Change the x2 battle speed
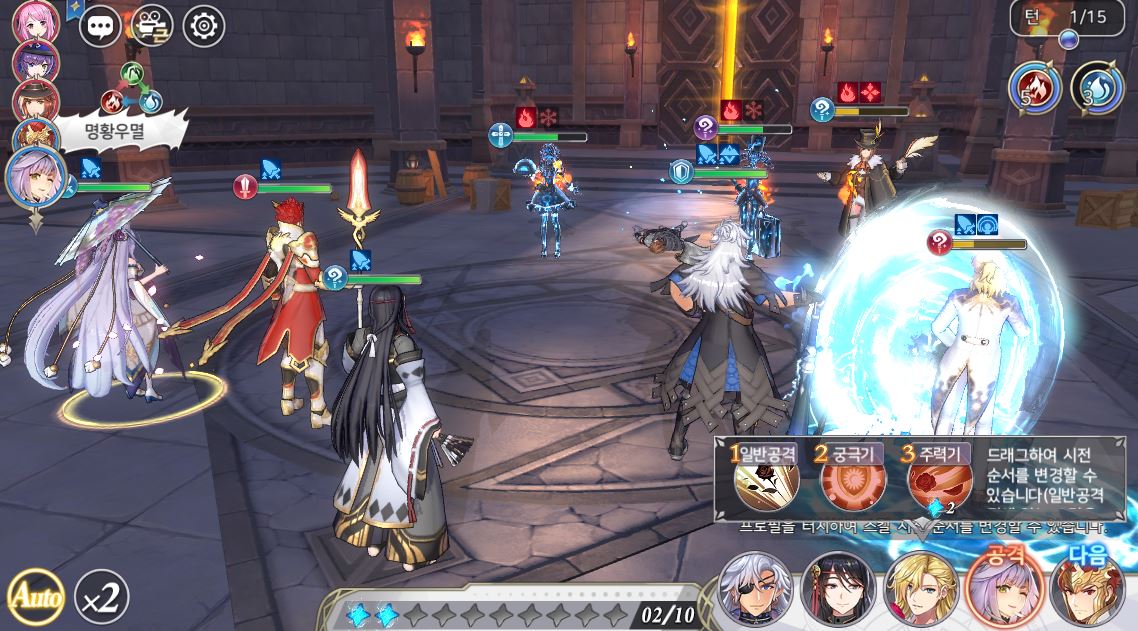The image size is (1138, 631). click(101, 596)
